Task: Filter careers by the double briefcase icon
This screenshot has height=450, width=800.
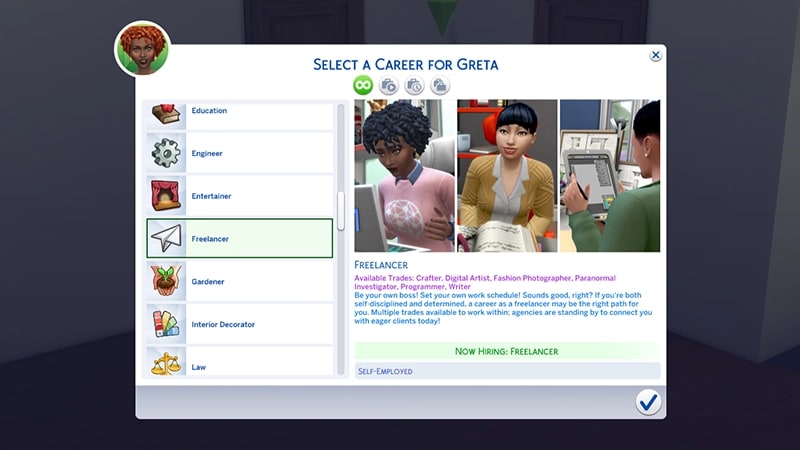Action: 440,86
